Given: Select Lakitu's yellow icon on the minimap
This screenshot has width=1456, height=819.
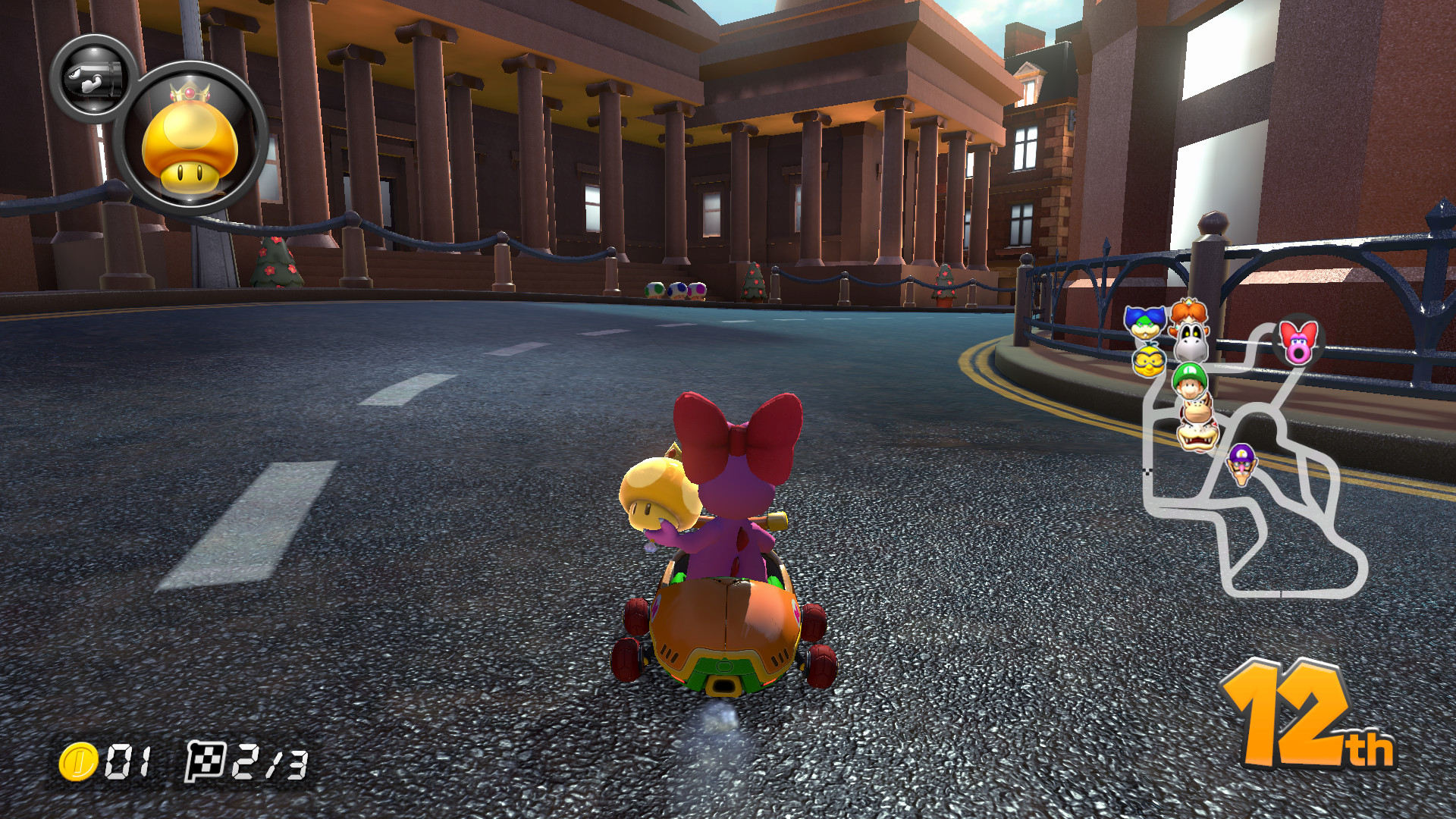Looking at the screenshot, I should pyautogui.click(x=1148, y=360).
